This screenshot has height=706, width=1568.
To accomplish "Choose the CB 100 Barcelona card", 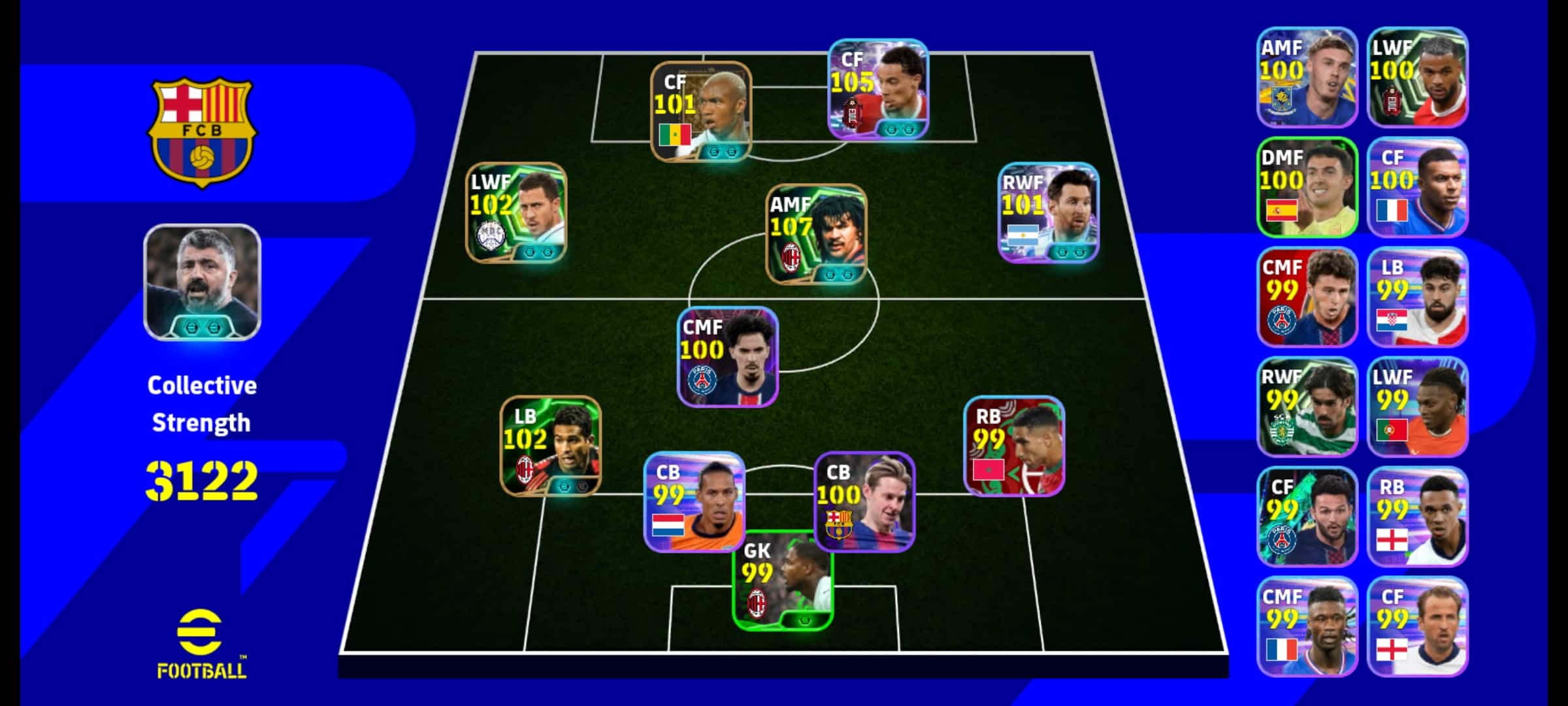I will click(864, 501).
